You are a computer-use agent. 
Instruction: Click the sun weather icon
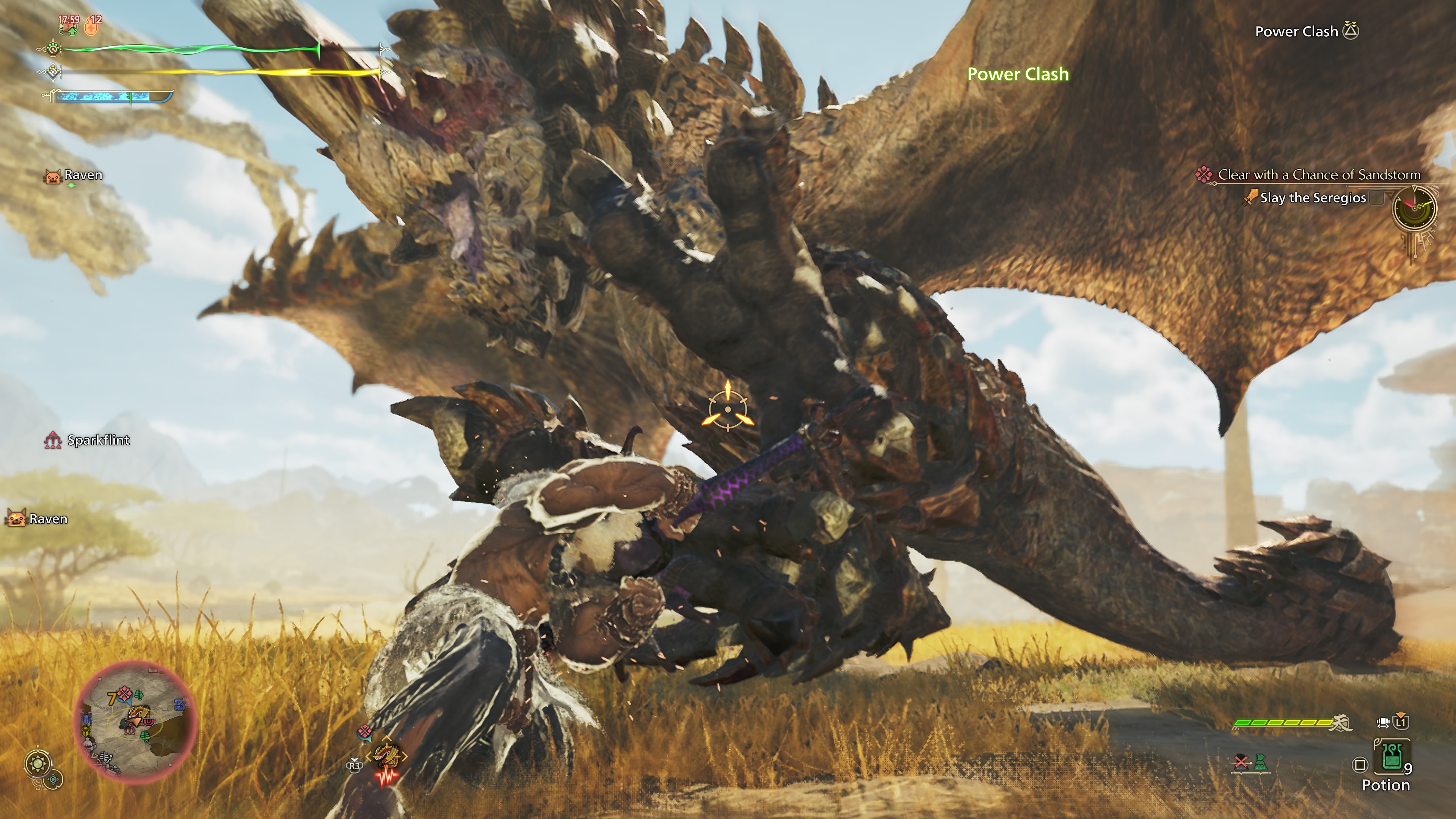click(x=38, y=764)
